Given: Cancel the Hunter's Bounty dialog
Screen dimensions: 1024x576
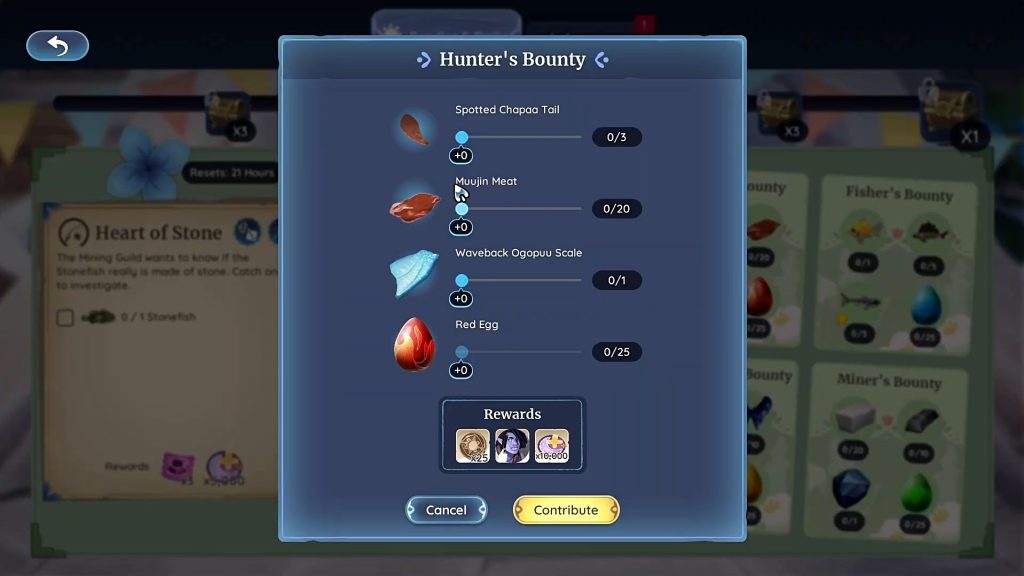Looking at the screenshot, I should (446, 510).
